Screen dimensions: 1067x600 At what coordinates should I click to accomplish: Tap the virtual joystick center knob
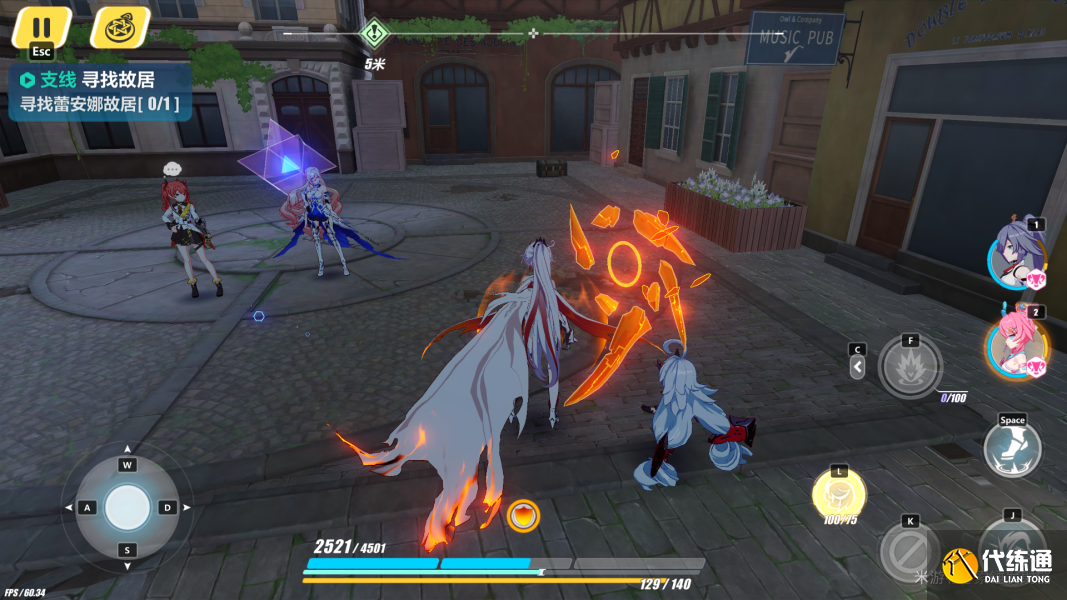(127, 507)
